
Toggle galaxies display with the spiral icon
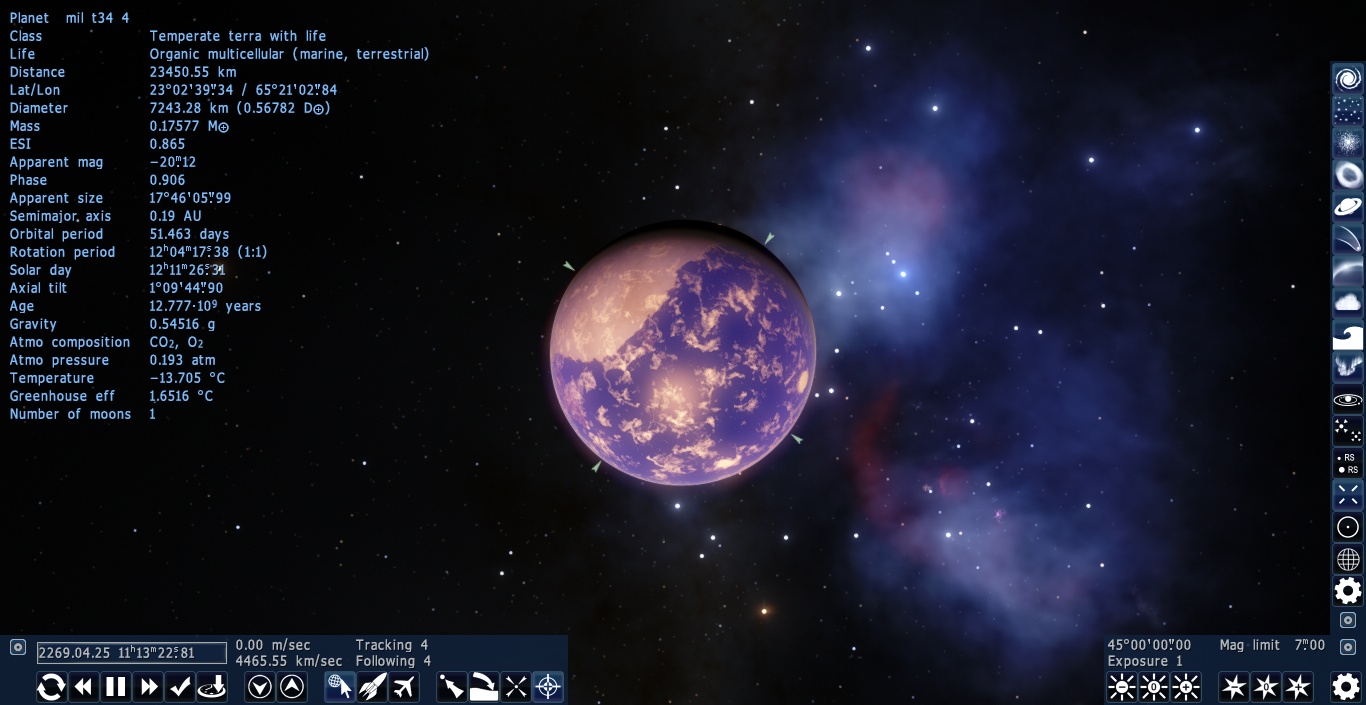pyautogui.click(x=1348, y=79)
